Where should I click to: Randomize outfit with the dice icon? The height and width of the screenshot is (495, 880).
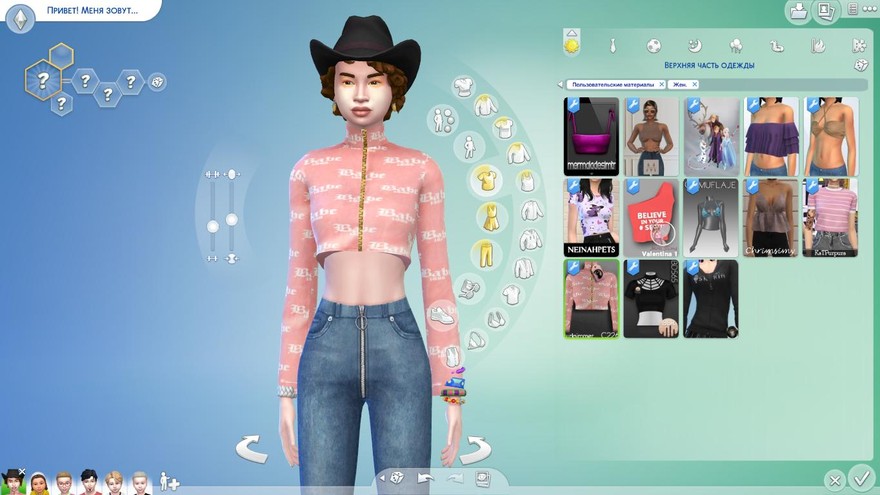pyautogui.click(x=860, y=66)
